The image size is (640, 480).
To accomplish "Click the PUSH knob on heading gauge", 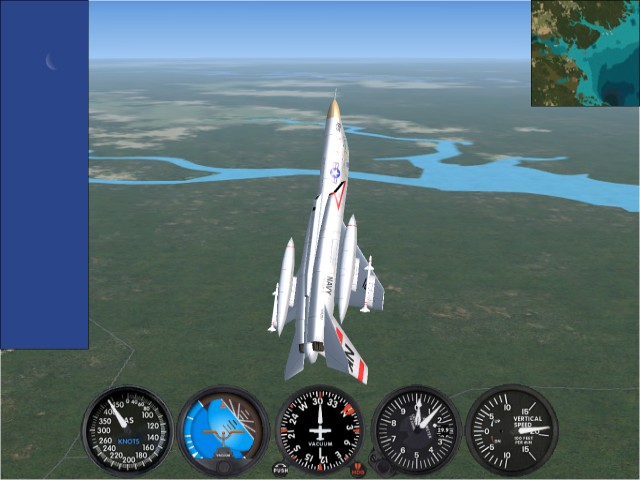I will tap(281, 468).
